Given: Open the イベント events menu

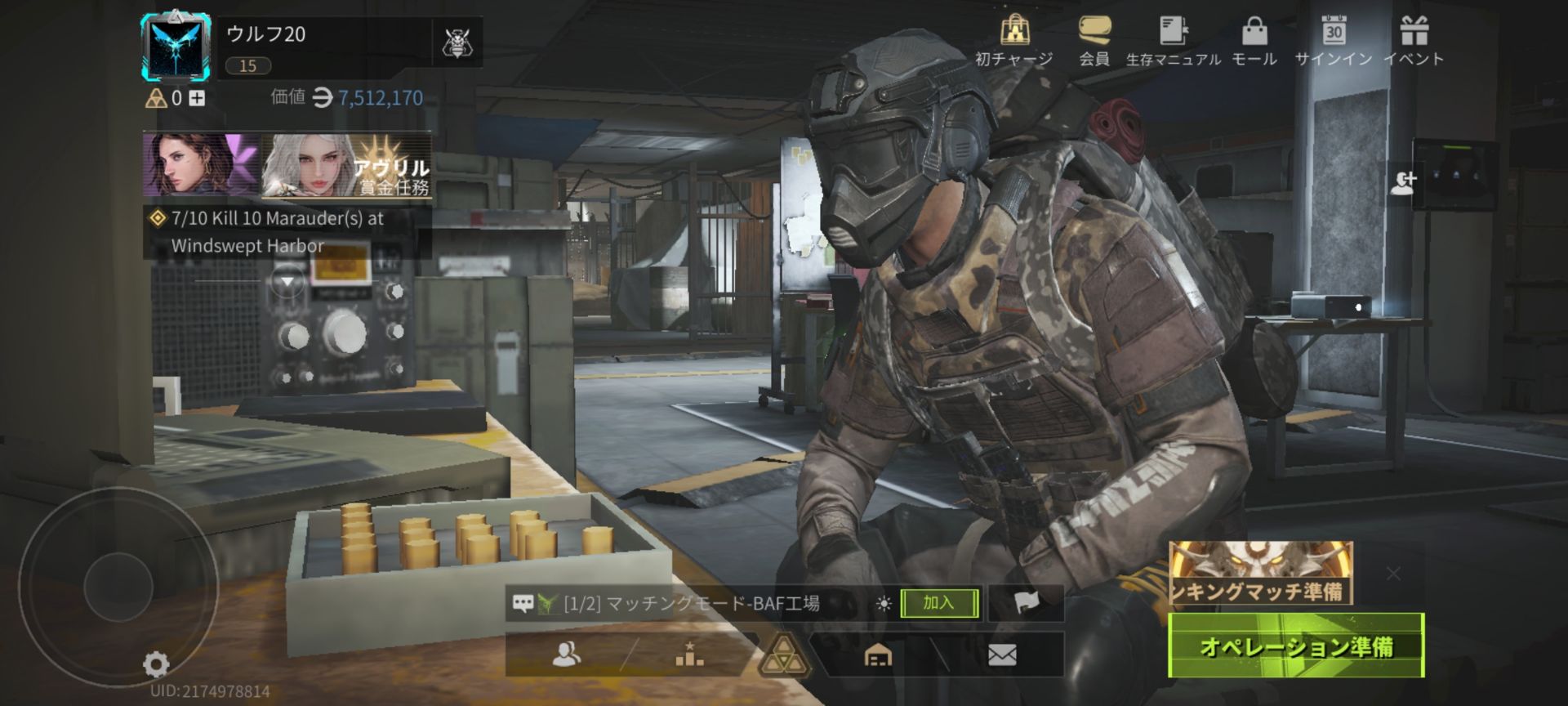Looking at the screenshot, I should click(1414, 41).
